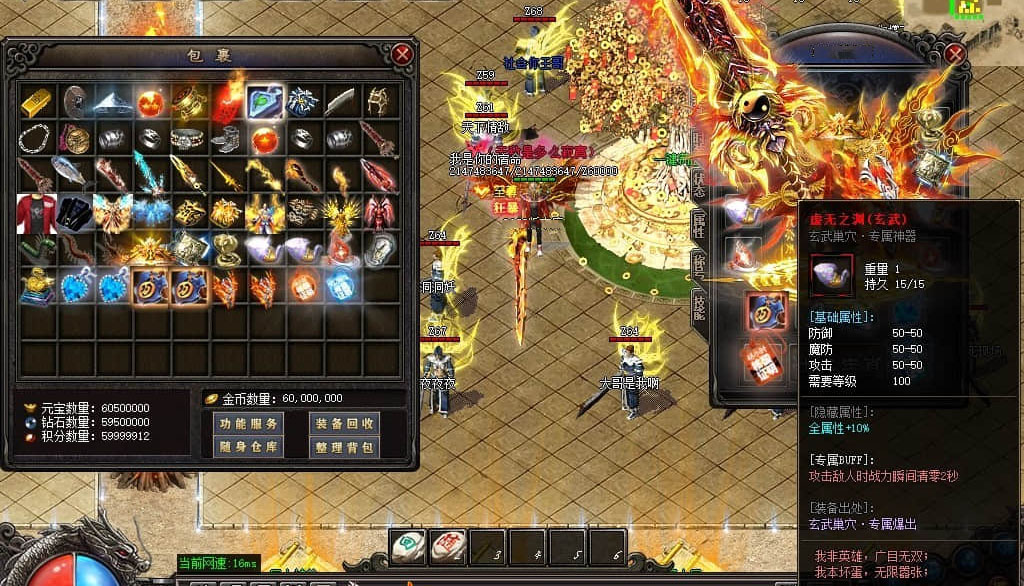The height and width of the screenshot is (586, 1024).
Task: Use the green-marked stone in hotbar
Action: coord(407,546)
